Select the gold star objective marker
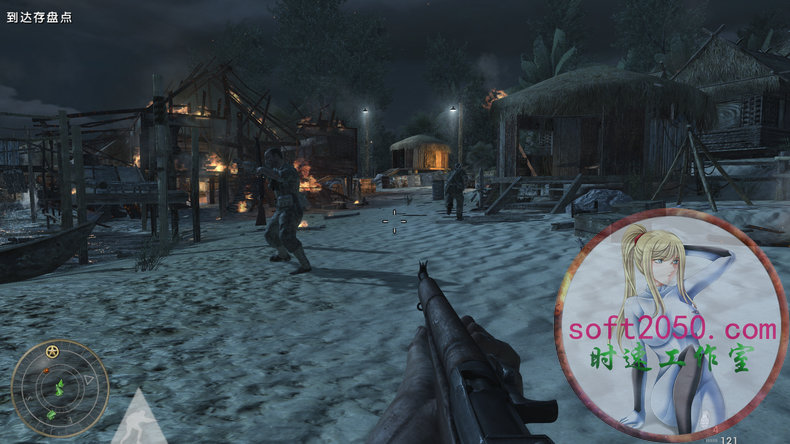The height and width of the screenshot is (444, 790). click(x=52, y=351)
